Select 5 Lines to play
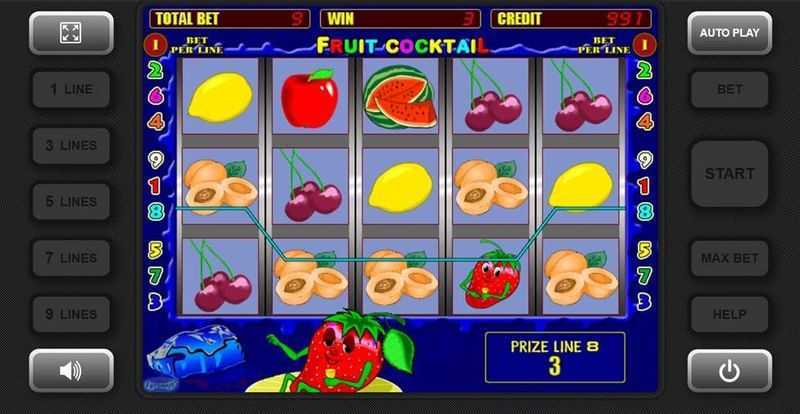Screen dimensions: 800x414 70,201
